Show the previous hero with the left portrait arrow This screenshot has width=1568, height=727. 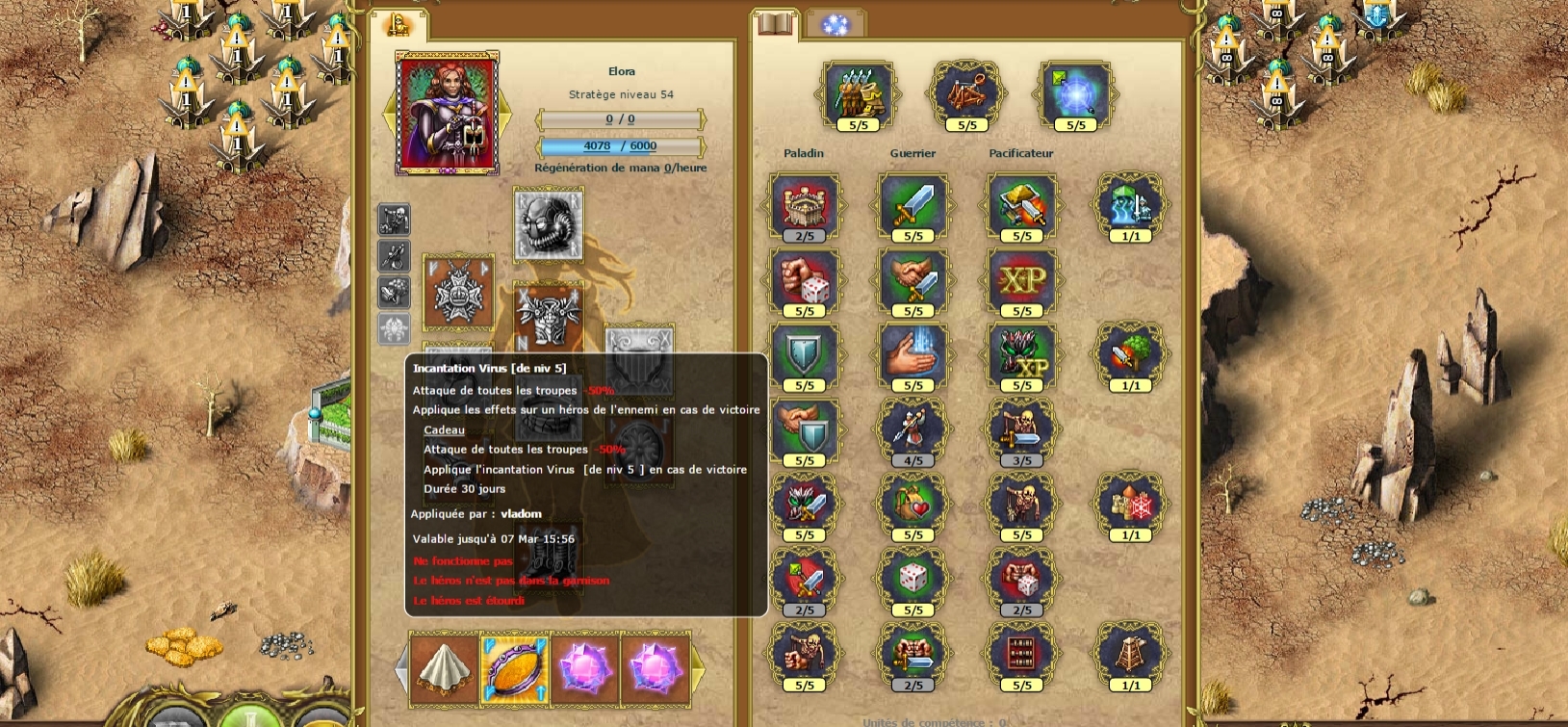pos(390,114)
